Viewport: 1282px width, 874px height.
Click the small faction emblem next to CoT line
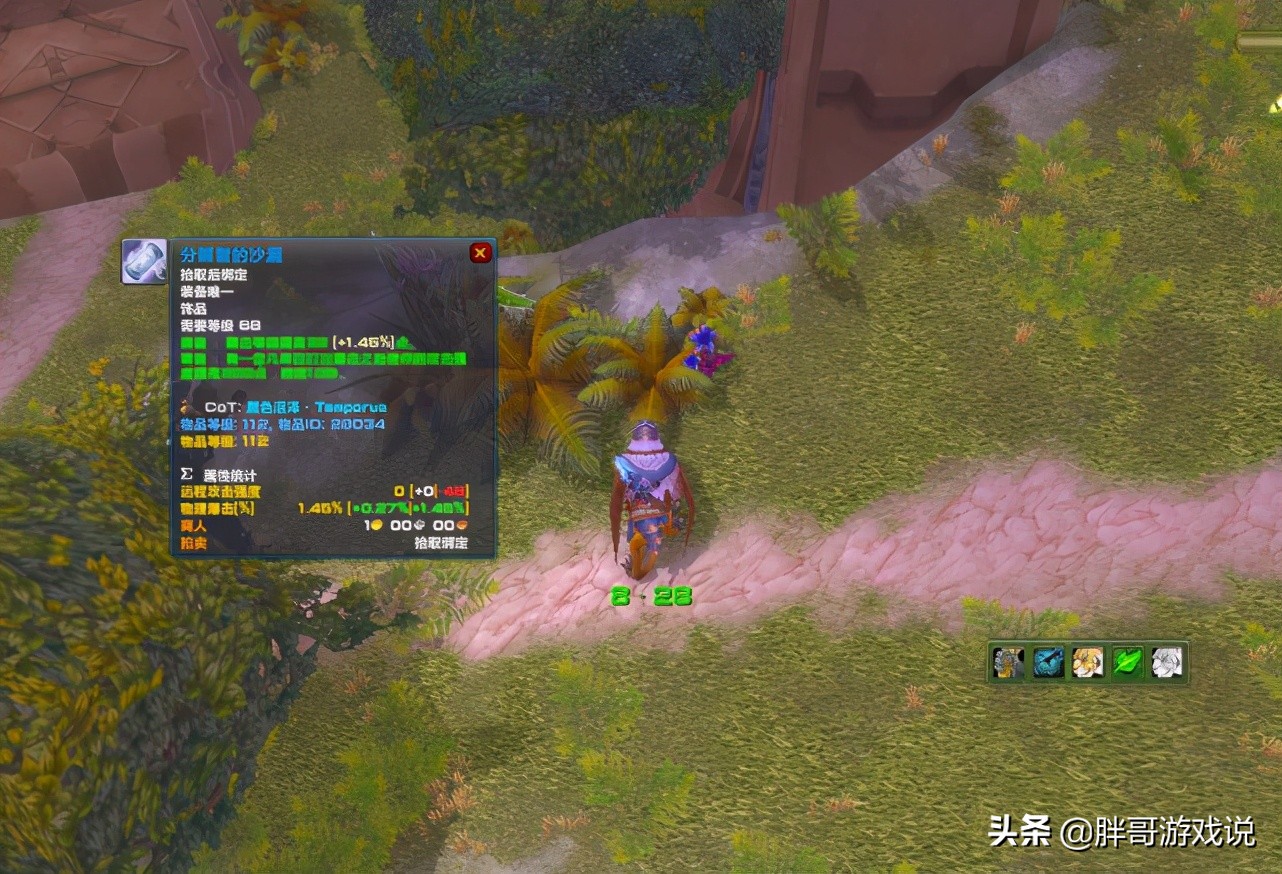pyautogui.click(x=184, y=407)
